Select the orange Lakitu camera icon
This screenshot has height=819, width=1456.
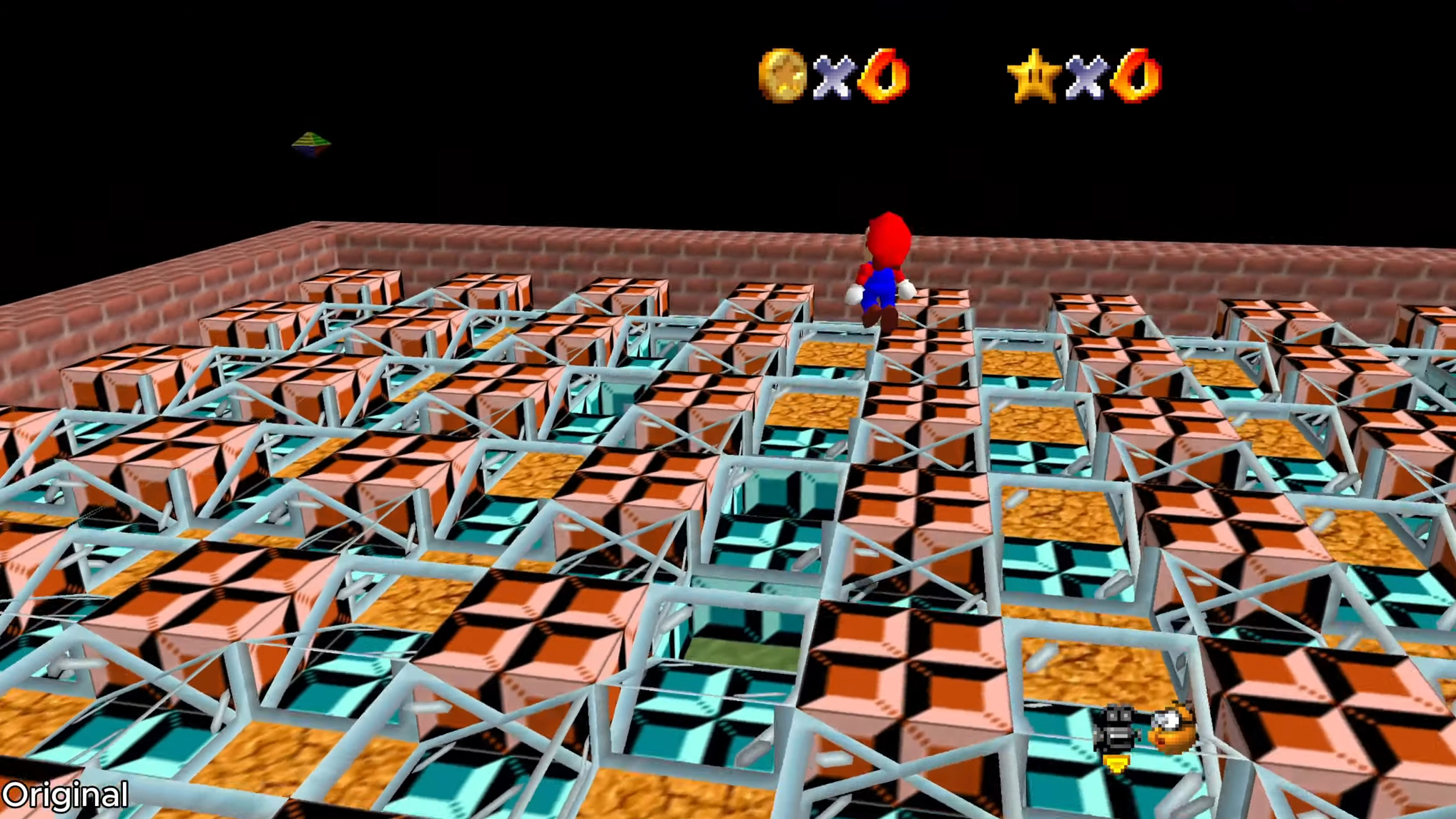[1172, 728]
